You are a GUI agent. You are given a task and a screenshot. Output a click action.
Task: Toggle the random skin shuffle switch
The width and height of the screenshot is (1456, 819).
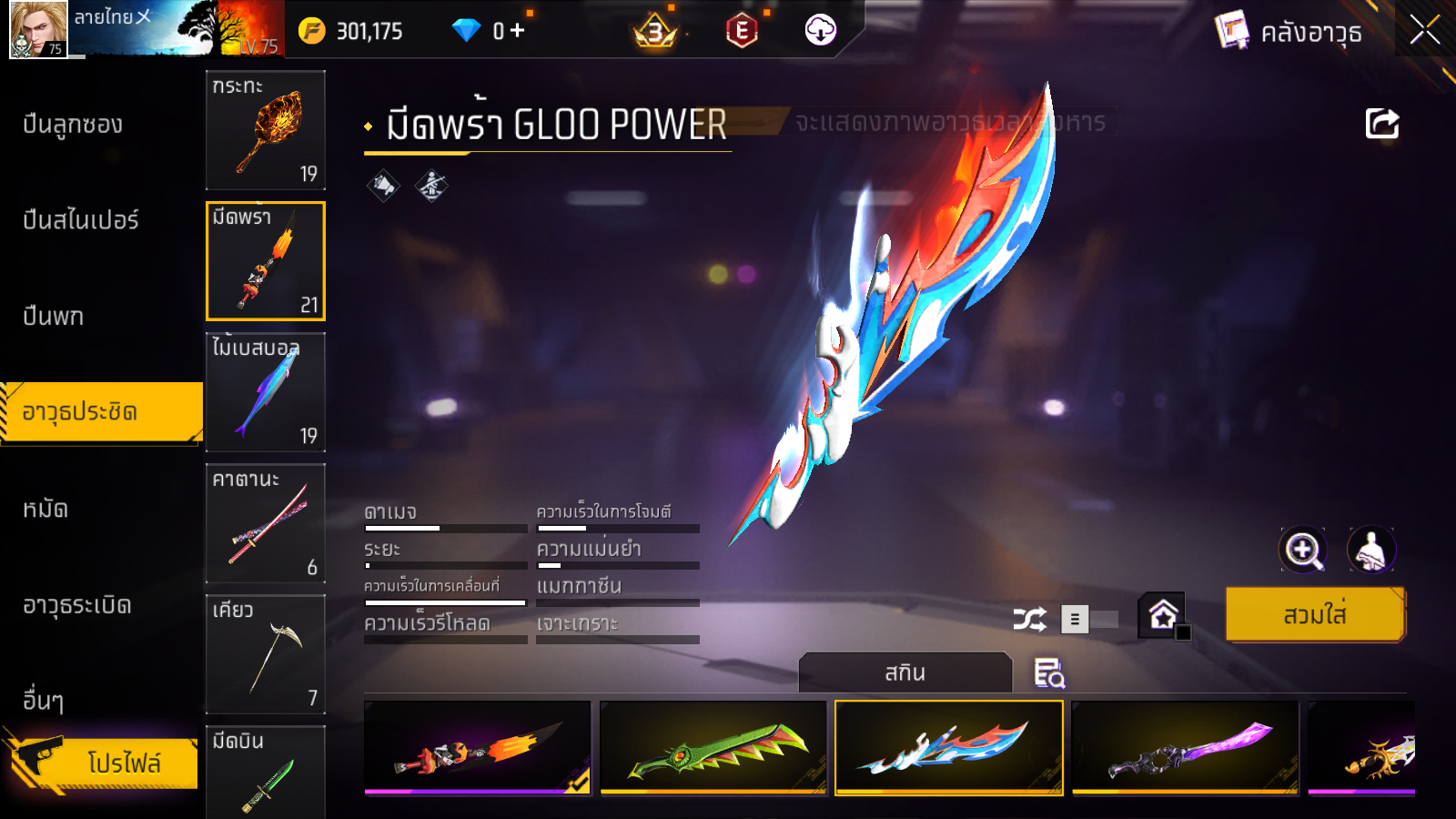(1090, 620)
